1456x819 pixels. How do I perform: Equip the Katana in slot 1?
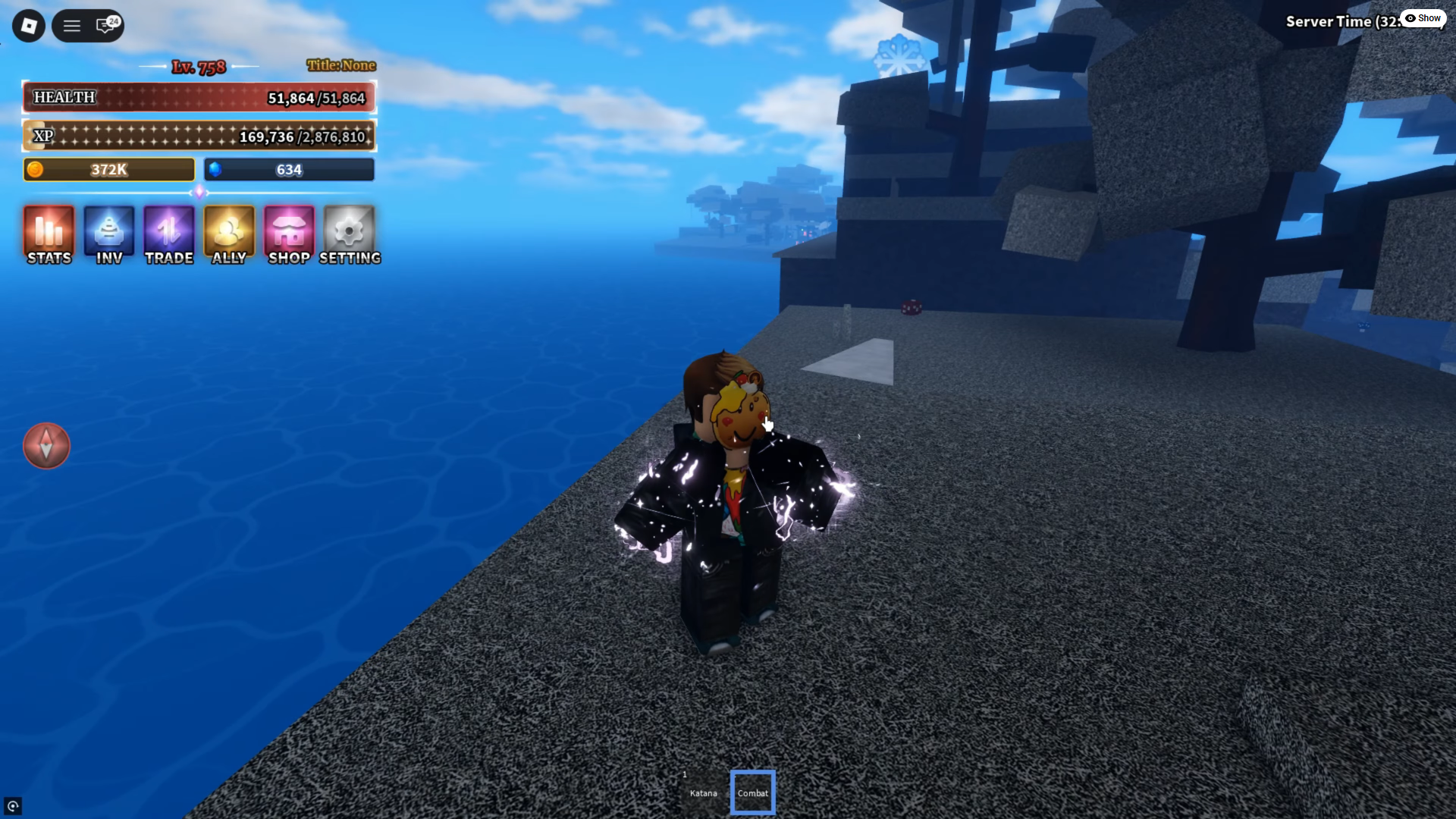point(703,792)
